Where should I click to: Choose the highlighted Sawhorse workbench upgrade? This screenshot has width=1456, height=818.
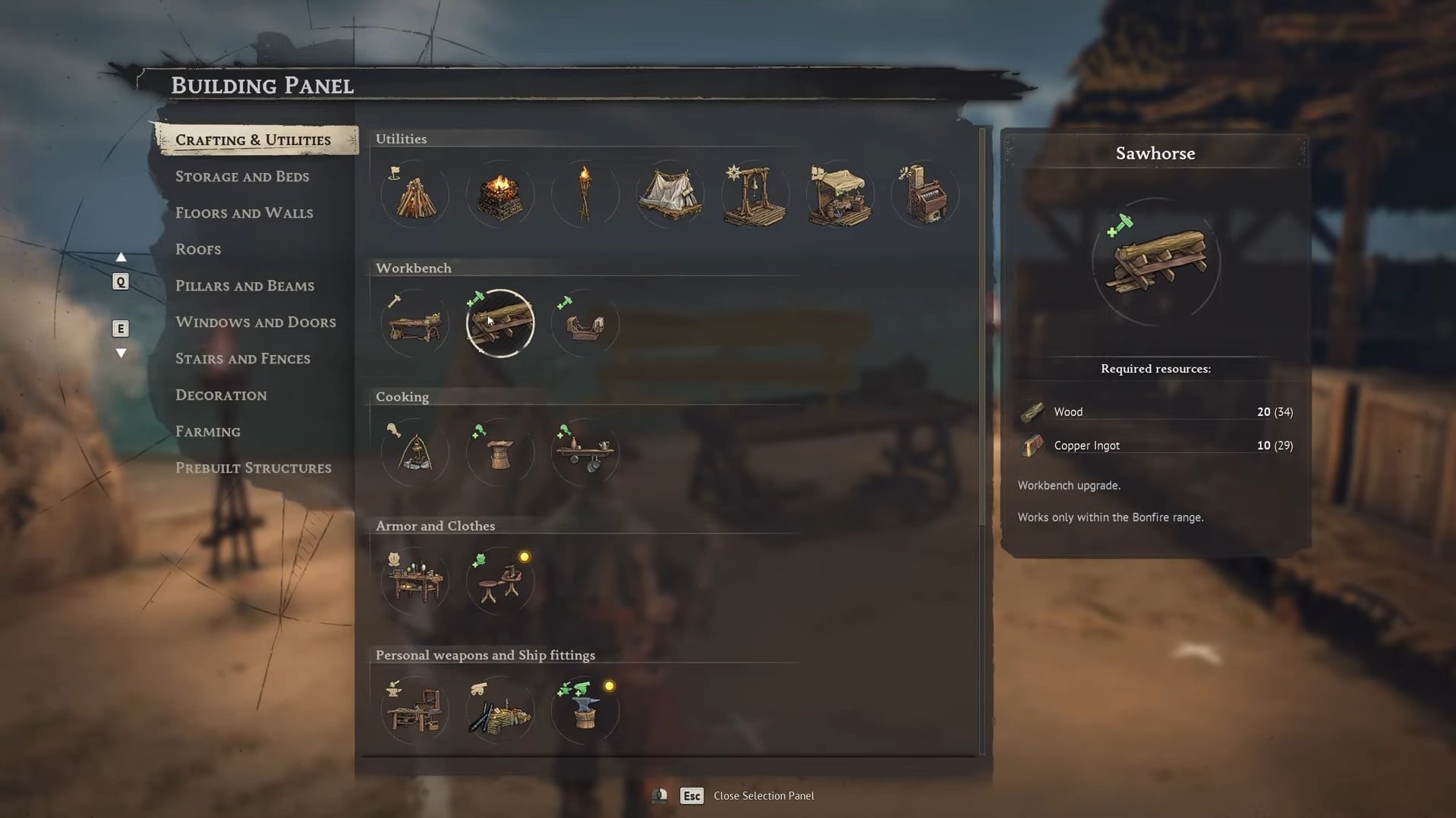(x=500, y=324)
